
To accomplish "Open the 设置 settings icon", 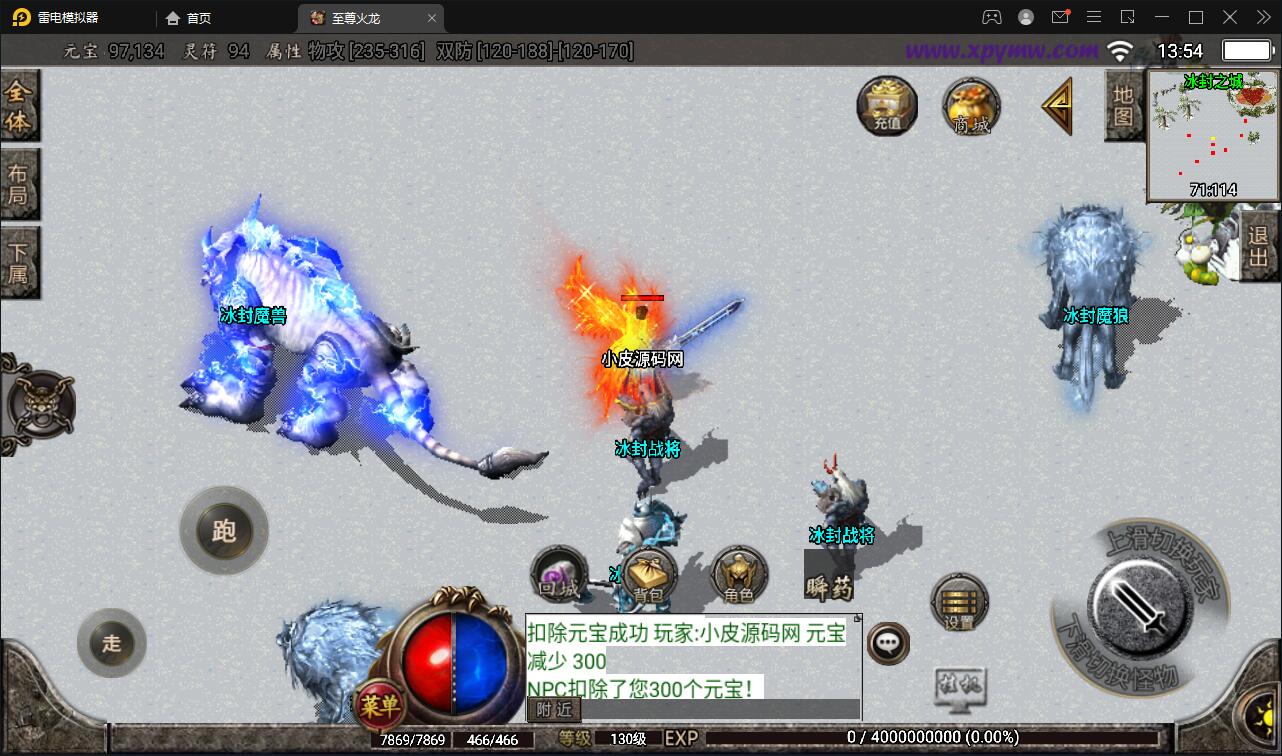I will click(959, 604).
